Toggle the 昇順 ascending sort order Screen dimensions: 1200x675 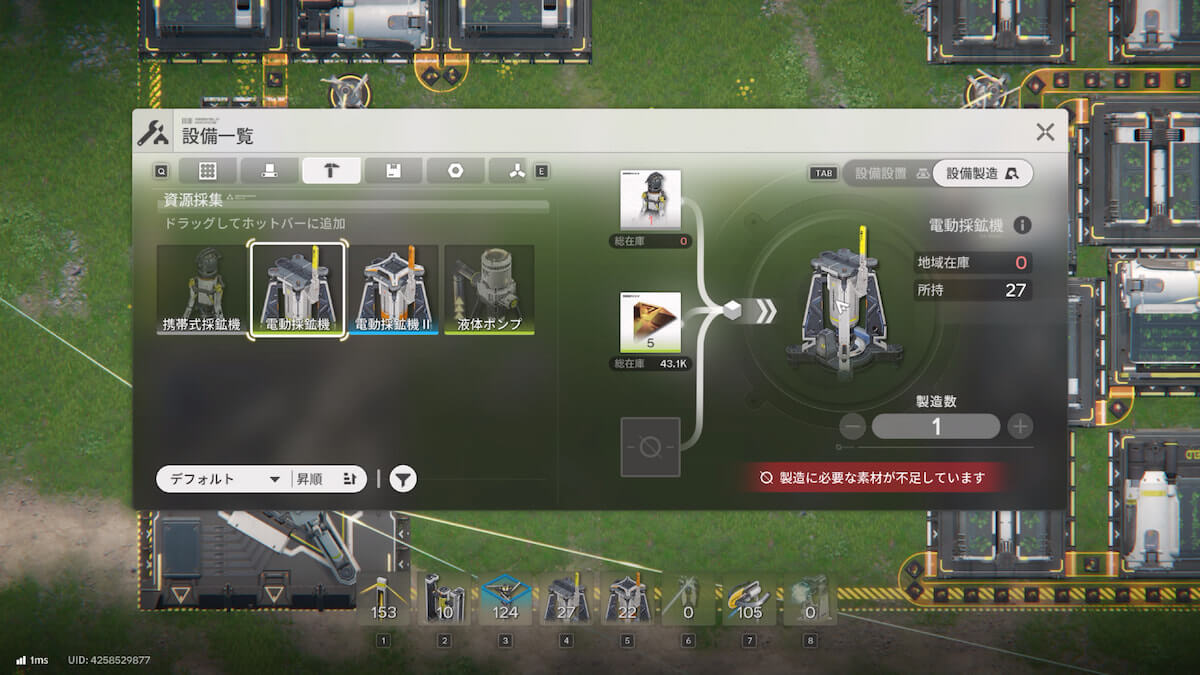(x=327, y=479)
